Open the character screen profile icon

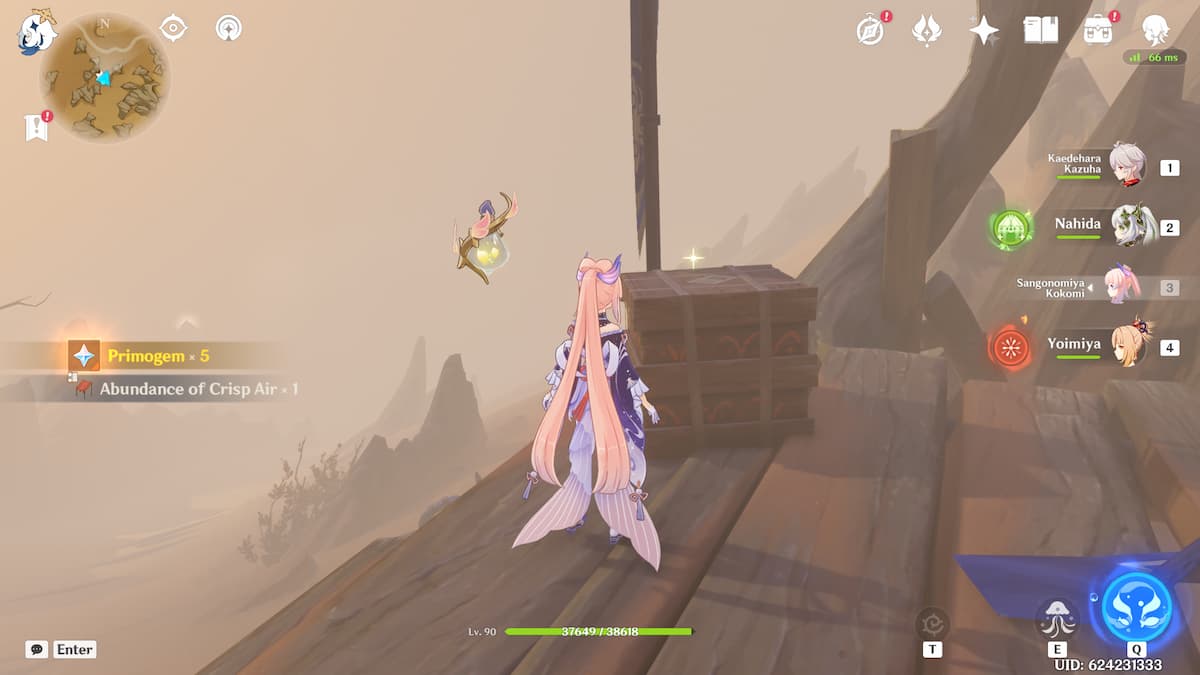[1156, 30]
